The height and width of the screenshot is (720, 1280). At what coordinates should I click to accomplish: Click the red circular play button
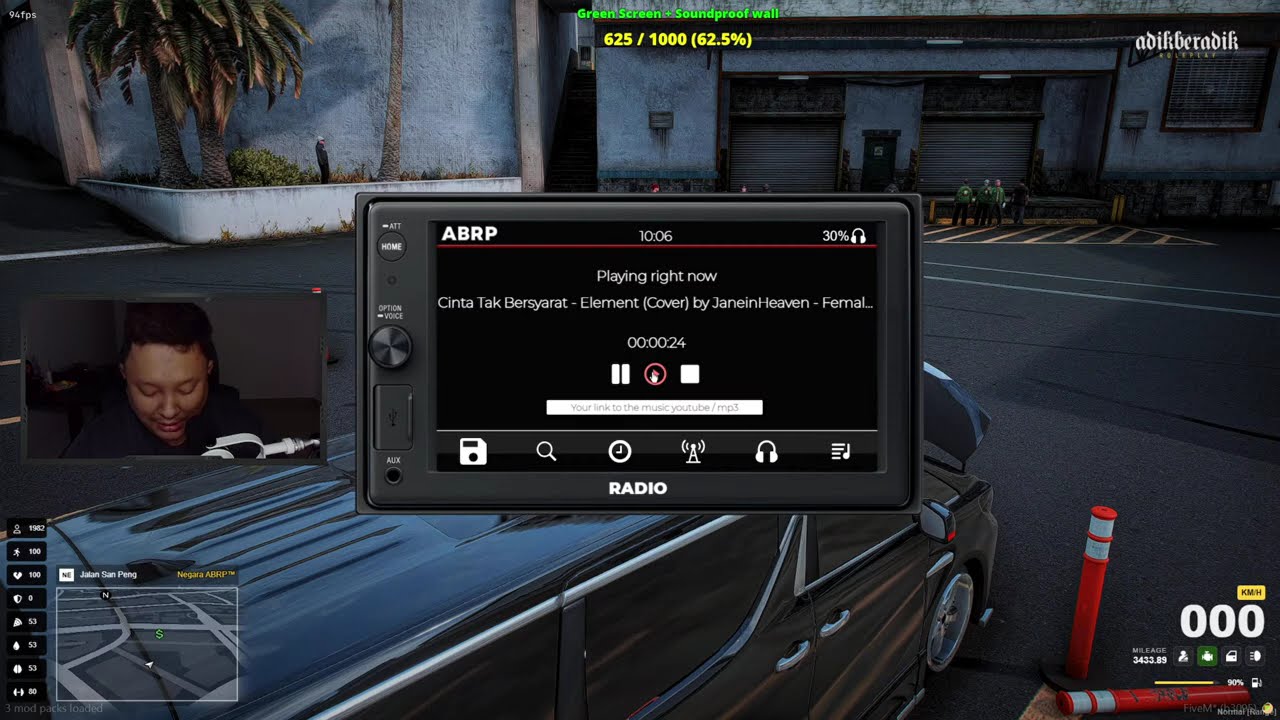coord(655,374)
